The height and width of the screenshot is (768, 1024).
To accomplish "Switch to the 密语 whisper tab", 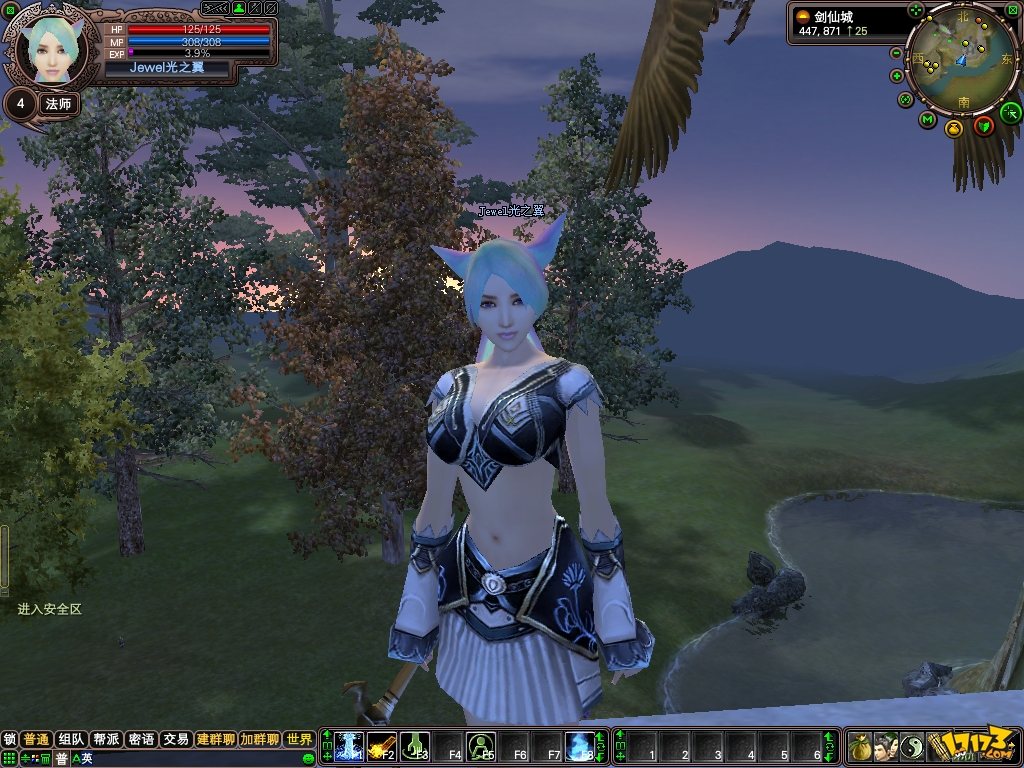I will (141, 740).
